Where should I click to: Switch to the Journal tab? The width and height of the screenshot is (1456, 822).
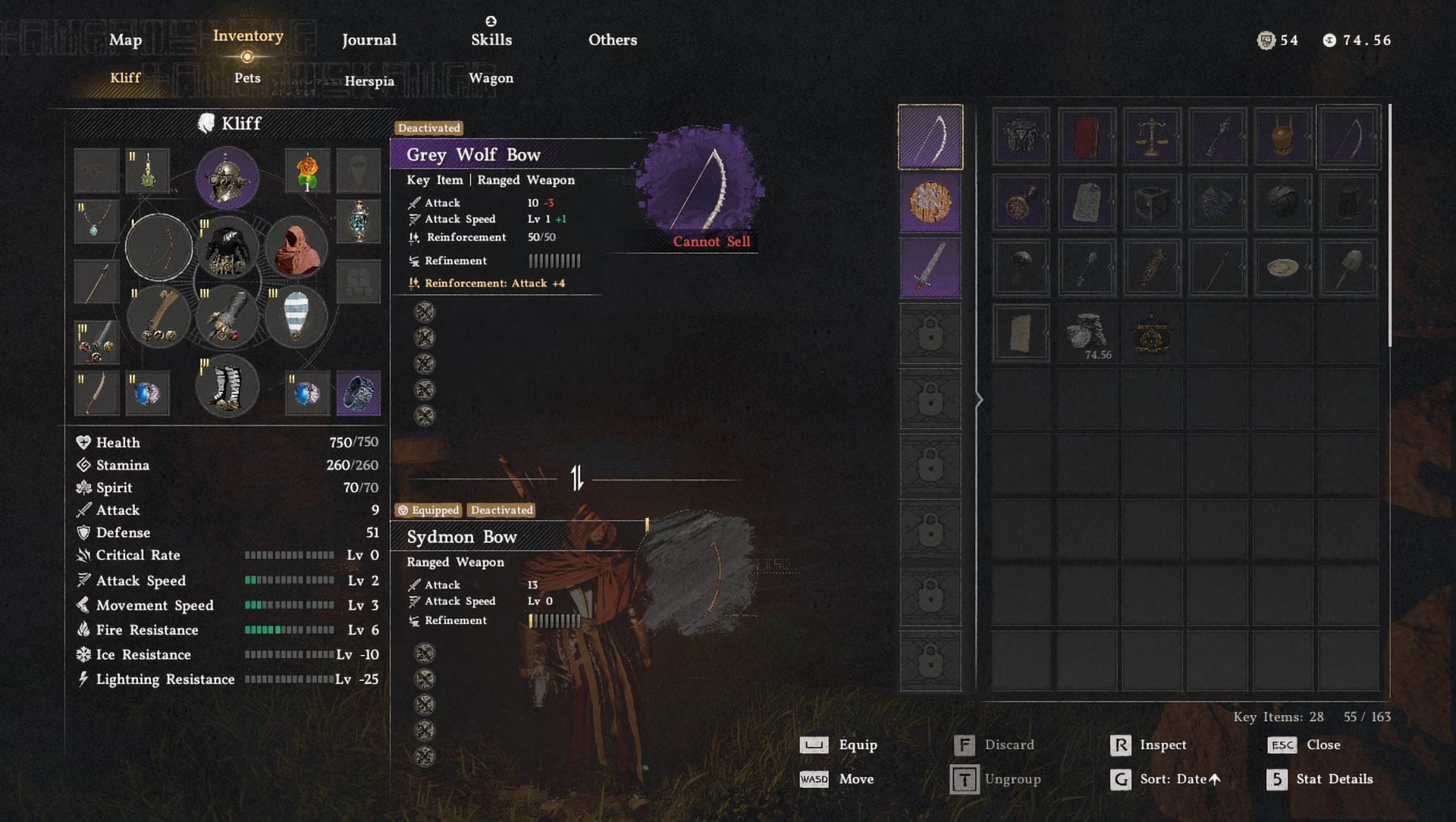pyautogui.click(x=369, y=40)
